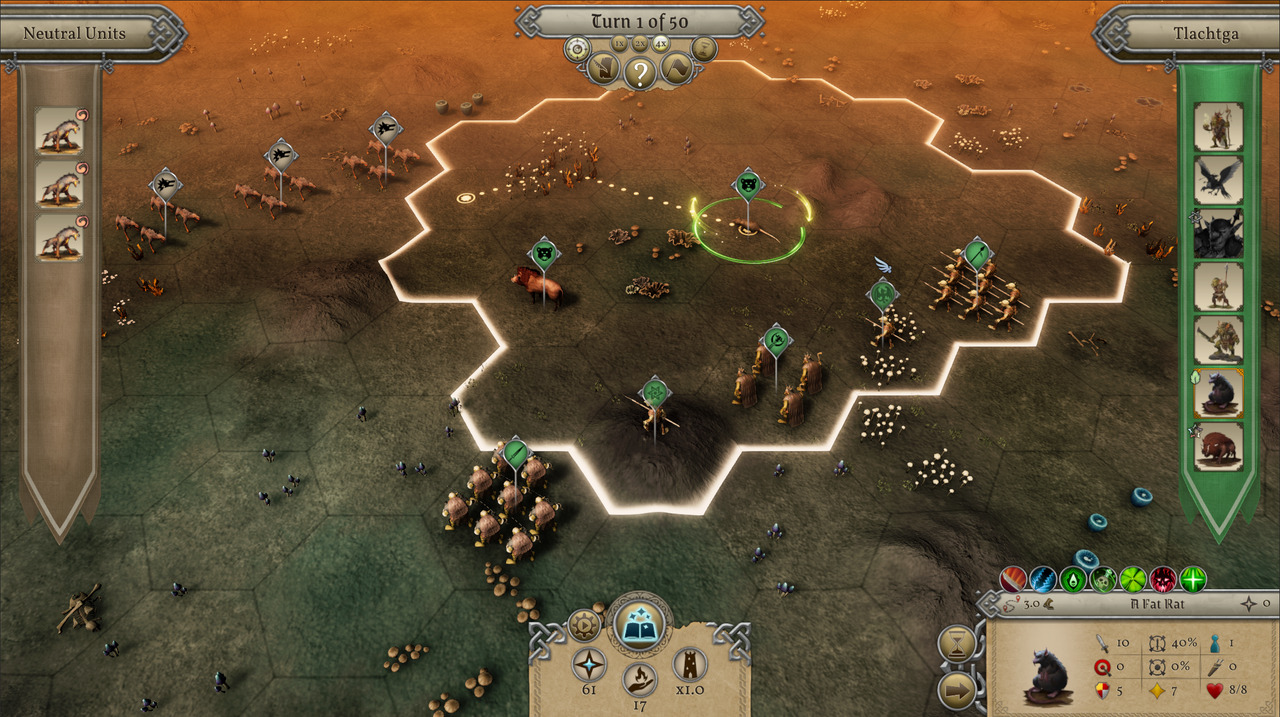Open the glowing spellbook

point(639,627)
